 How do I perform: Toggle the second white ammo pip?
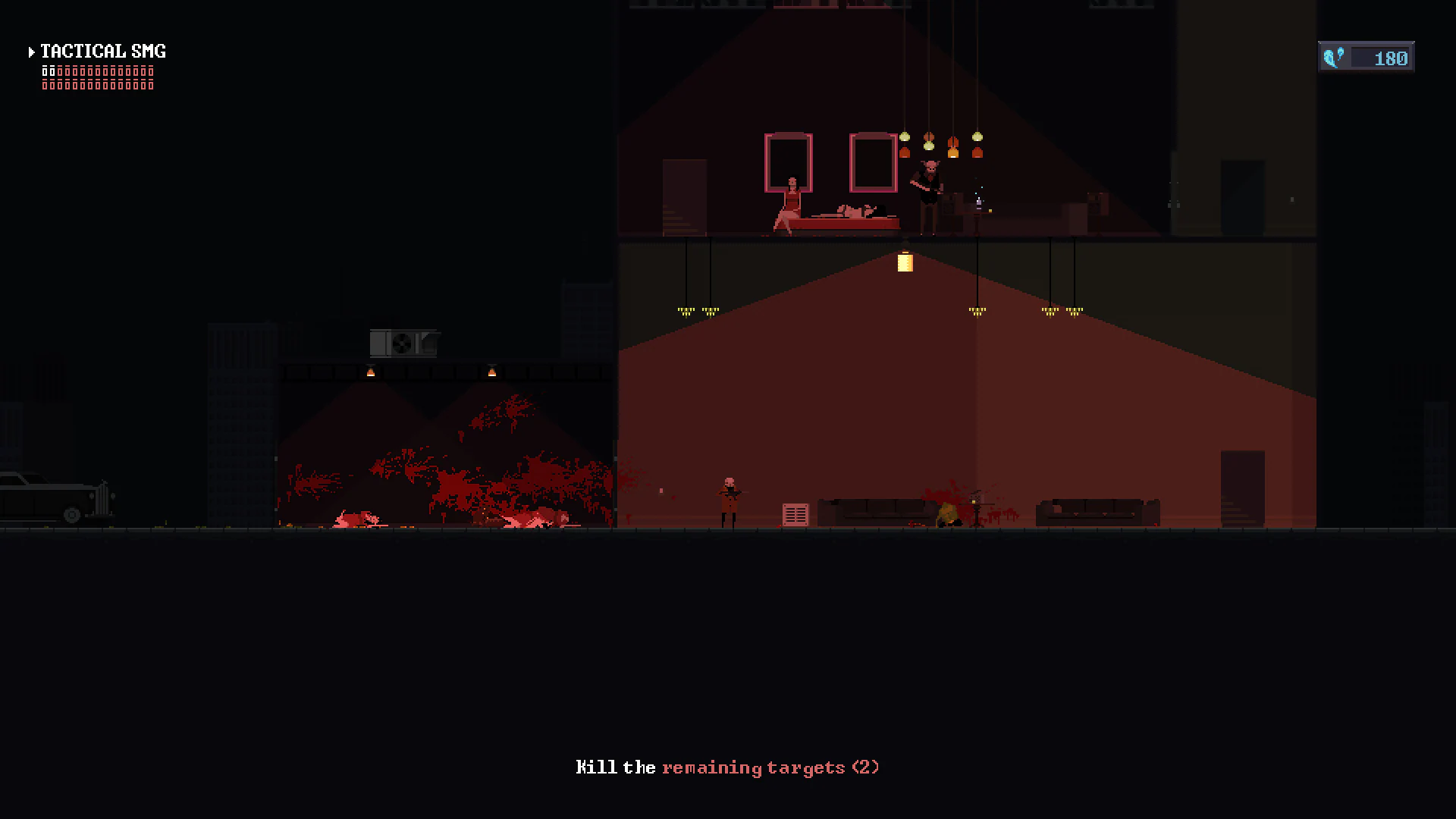point(53,71)
